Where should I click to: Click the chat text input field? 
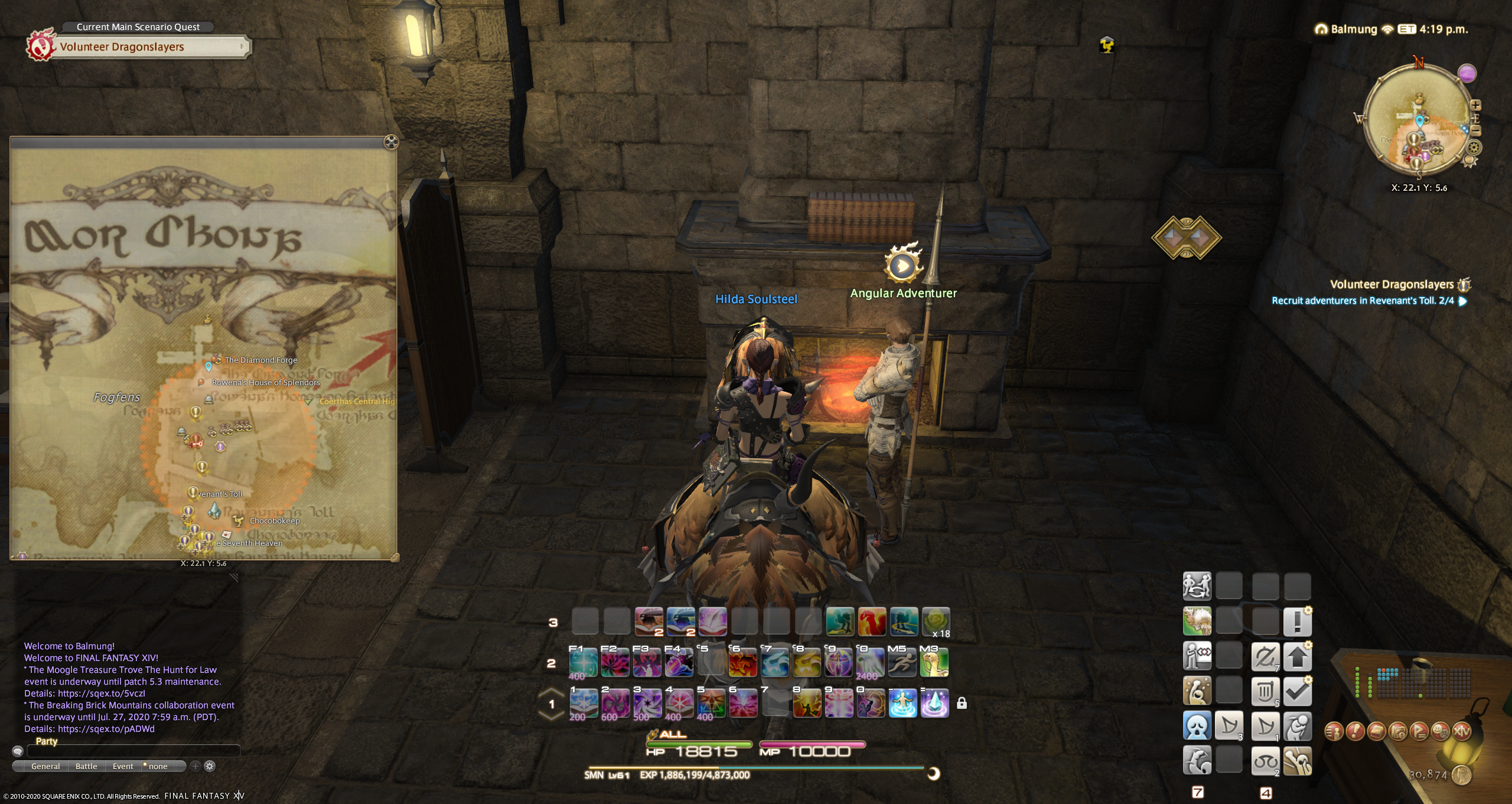tap(133, 751)
